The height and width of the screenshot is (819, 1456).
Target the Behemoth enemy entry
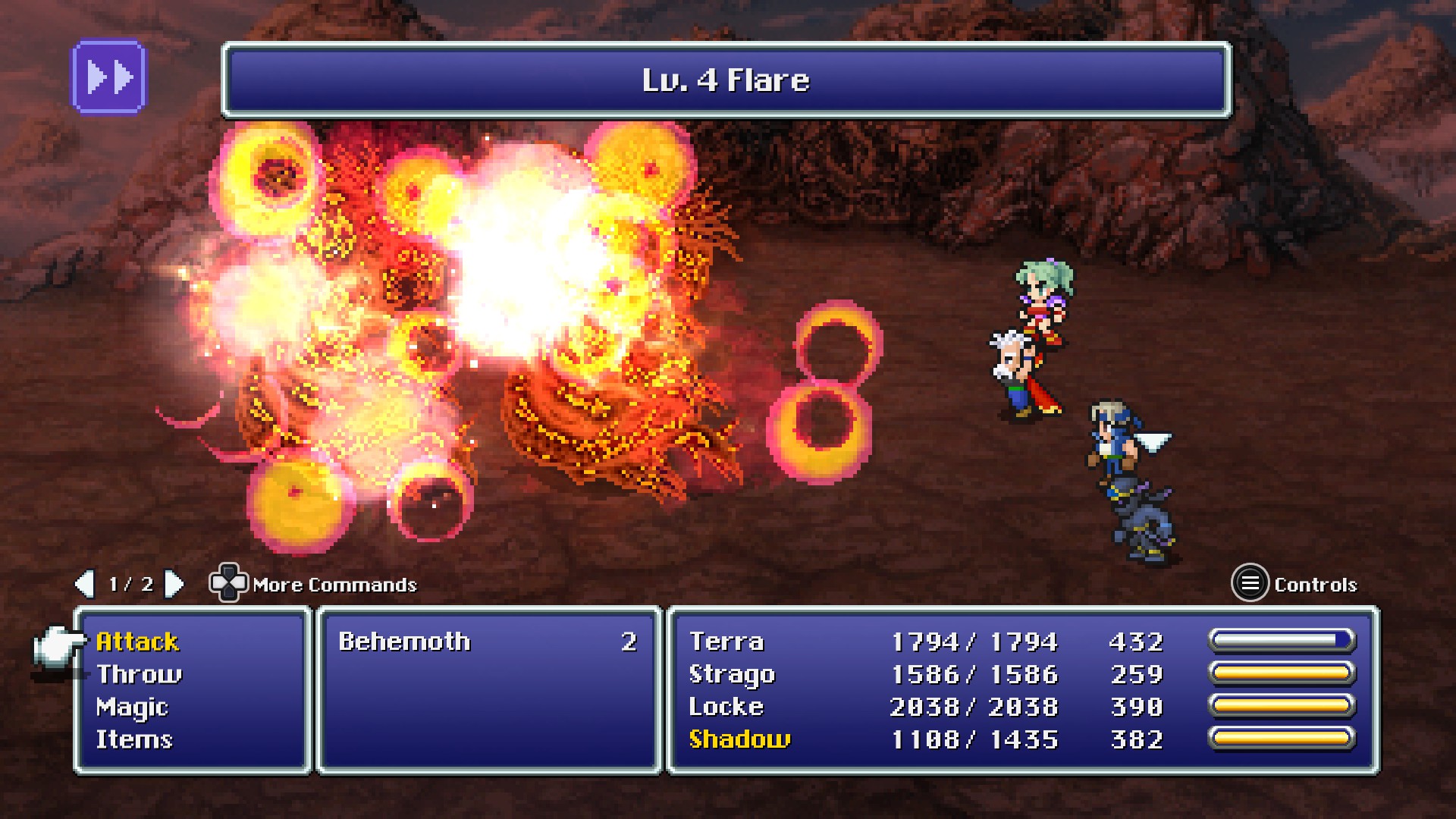pyautogui.click(x=404, y=642)
